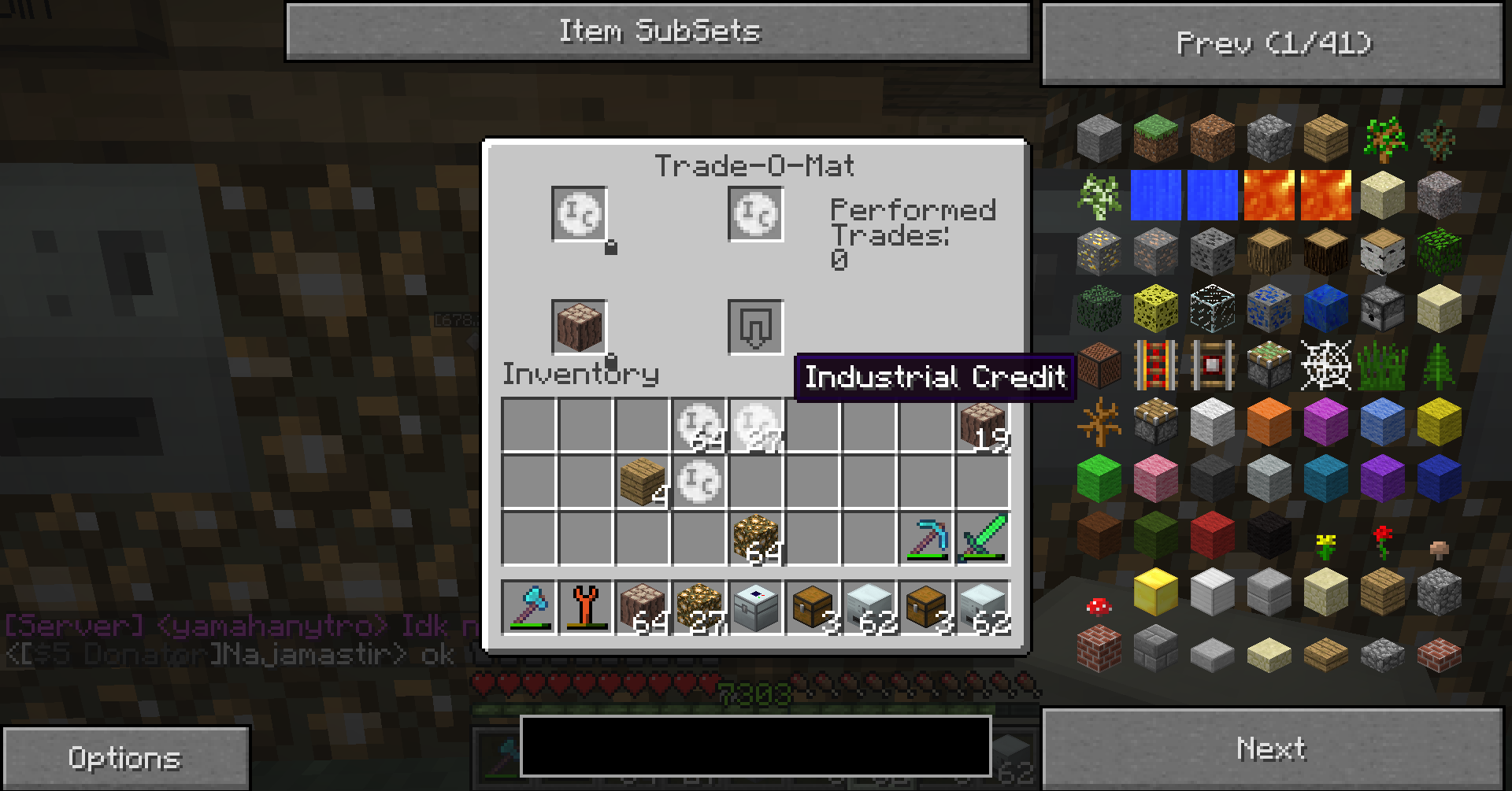
Task: Go to the previous item page
Action: 1273,44
